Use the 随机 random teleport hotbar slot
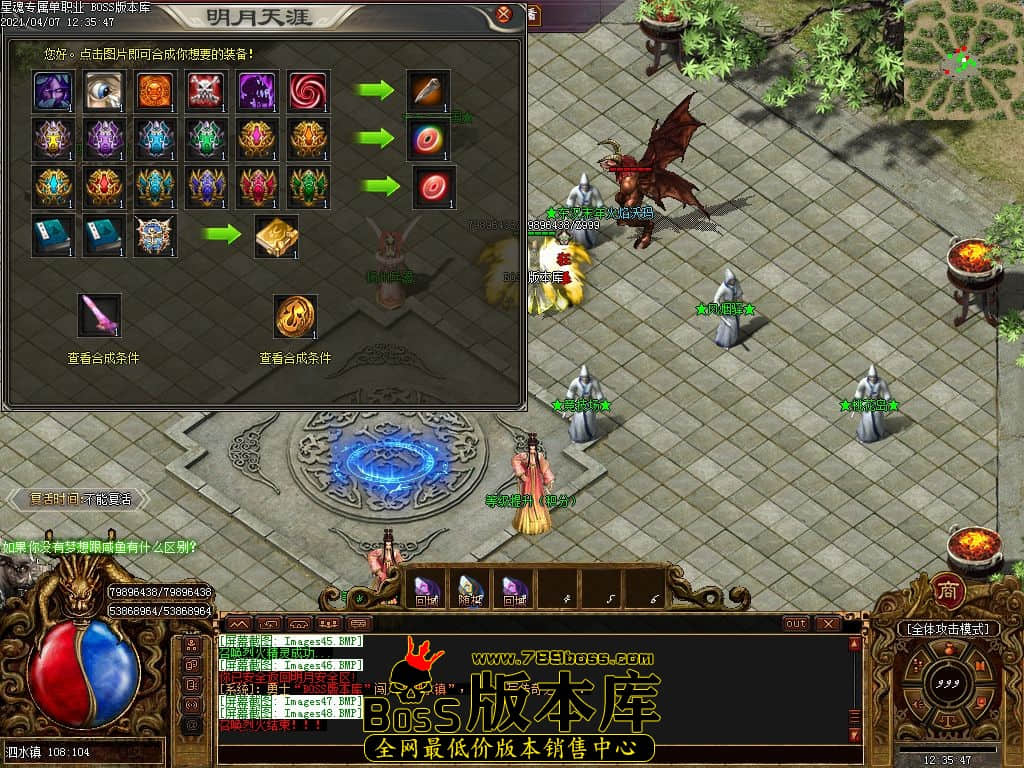This screenshot has width=1024, height=768. click(468, 590)
